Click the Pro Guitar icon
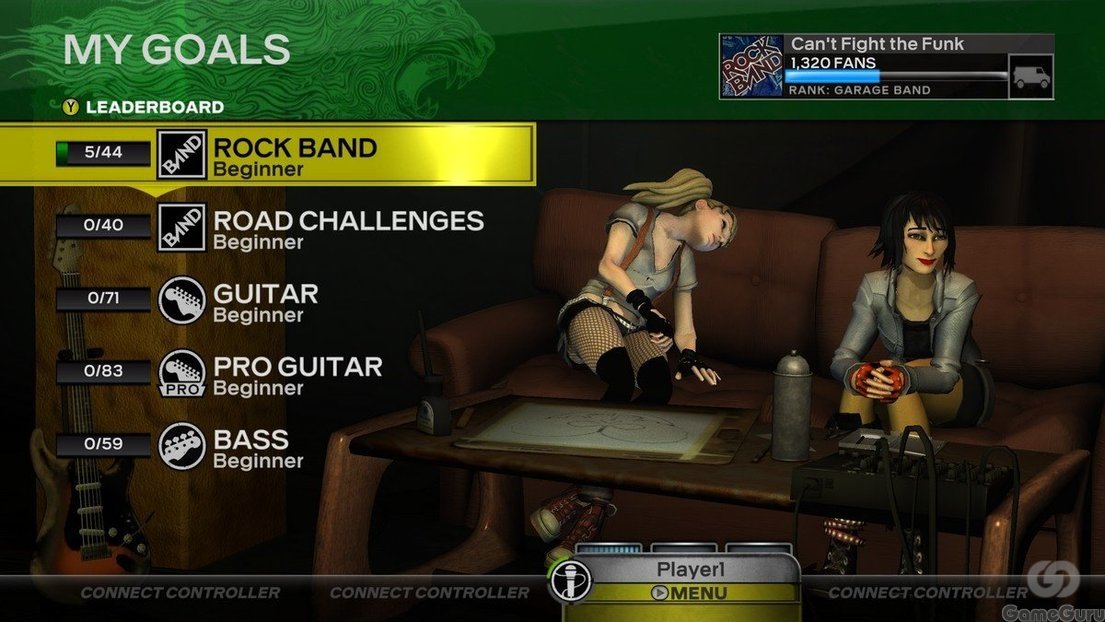The height and width of the screenshot is (622, 1105). (182, 374)
